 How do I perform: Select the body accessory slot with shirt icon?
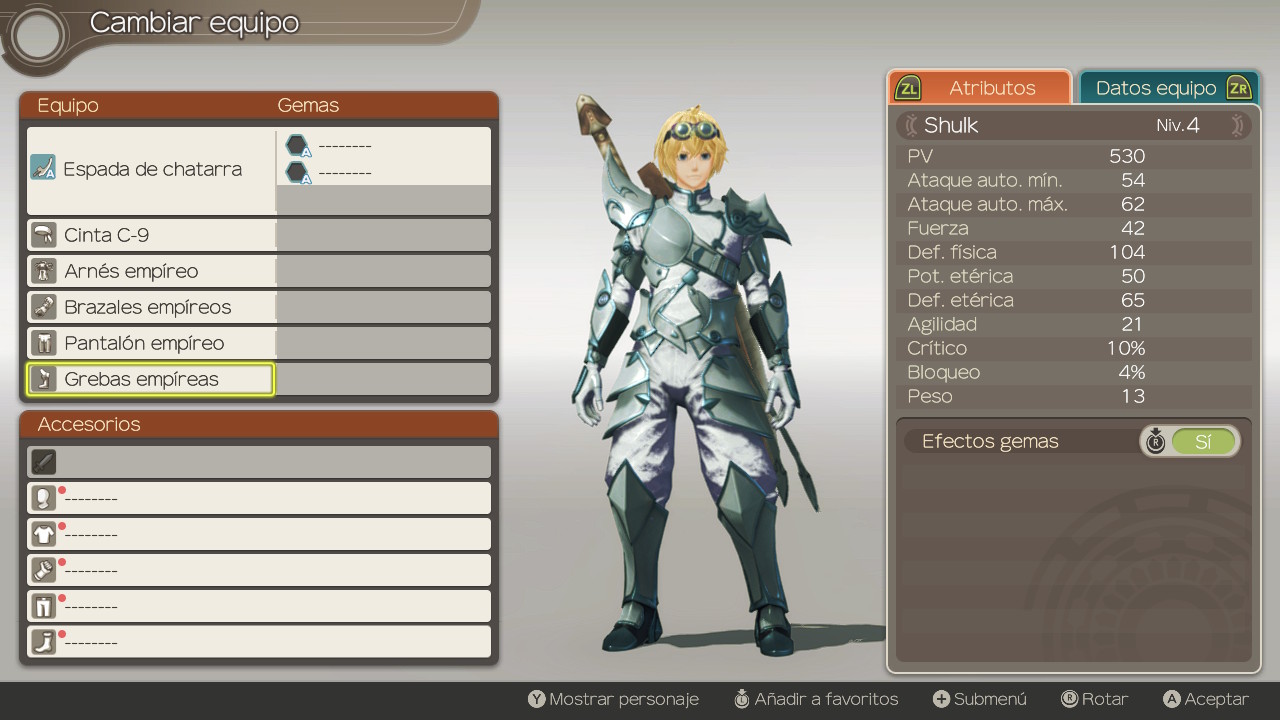tap(258, 534)
